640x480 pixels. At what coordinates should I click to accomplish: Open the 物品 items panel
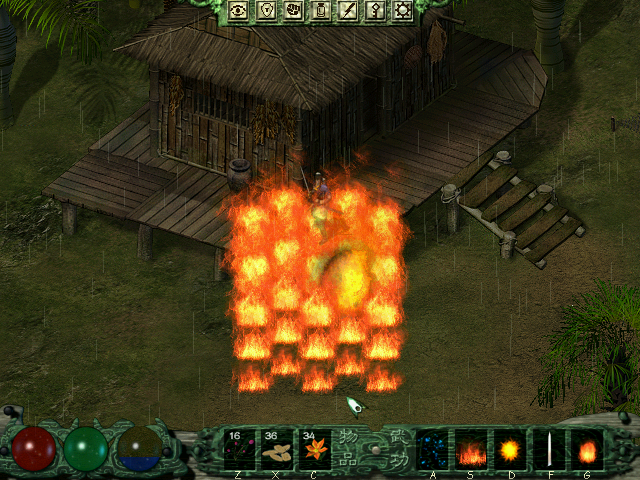[350, 449]
